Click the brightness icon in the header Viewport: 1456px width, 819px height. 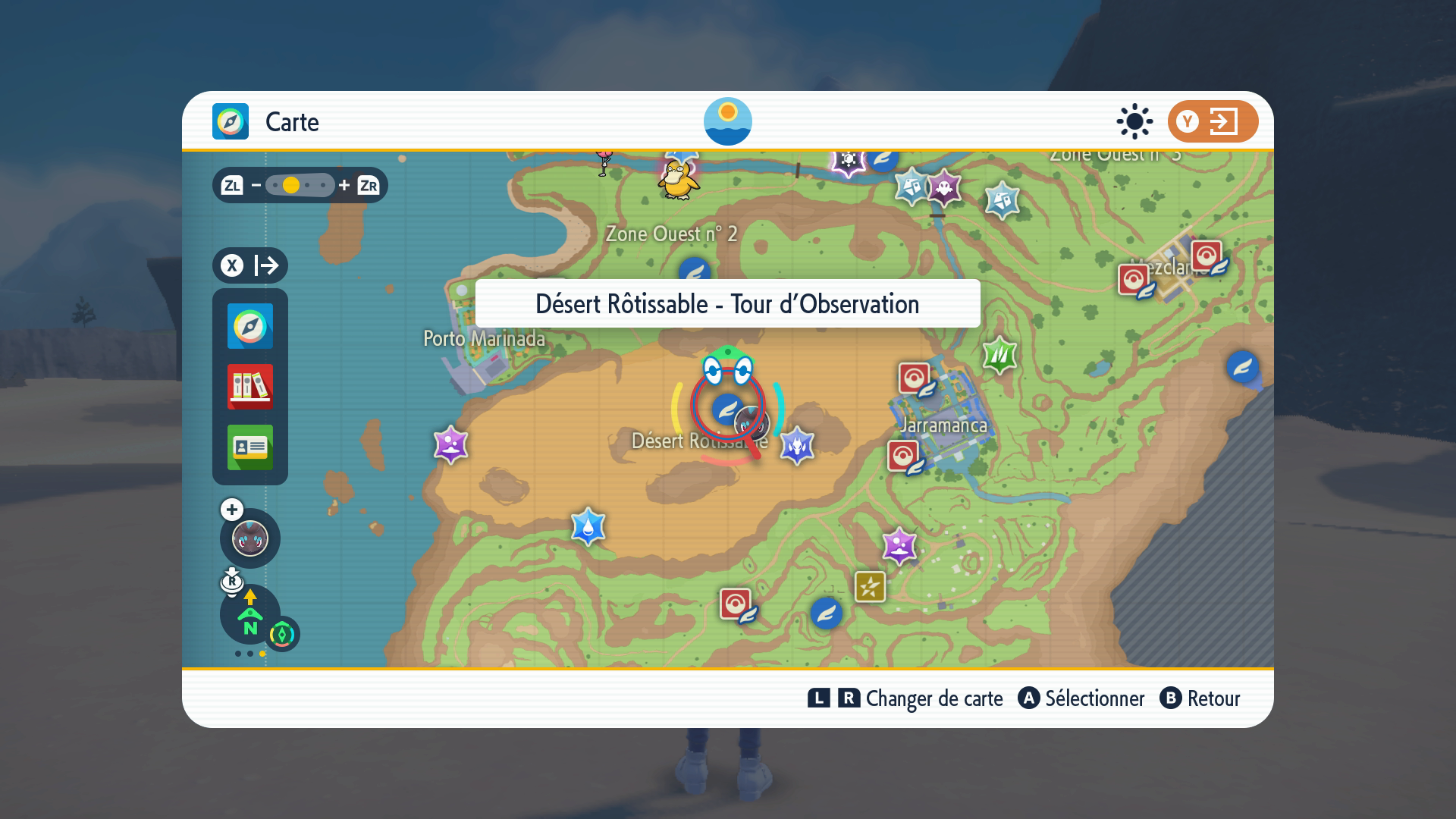(1134, 121)
